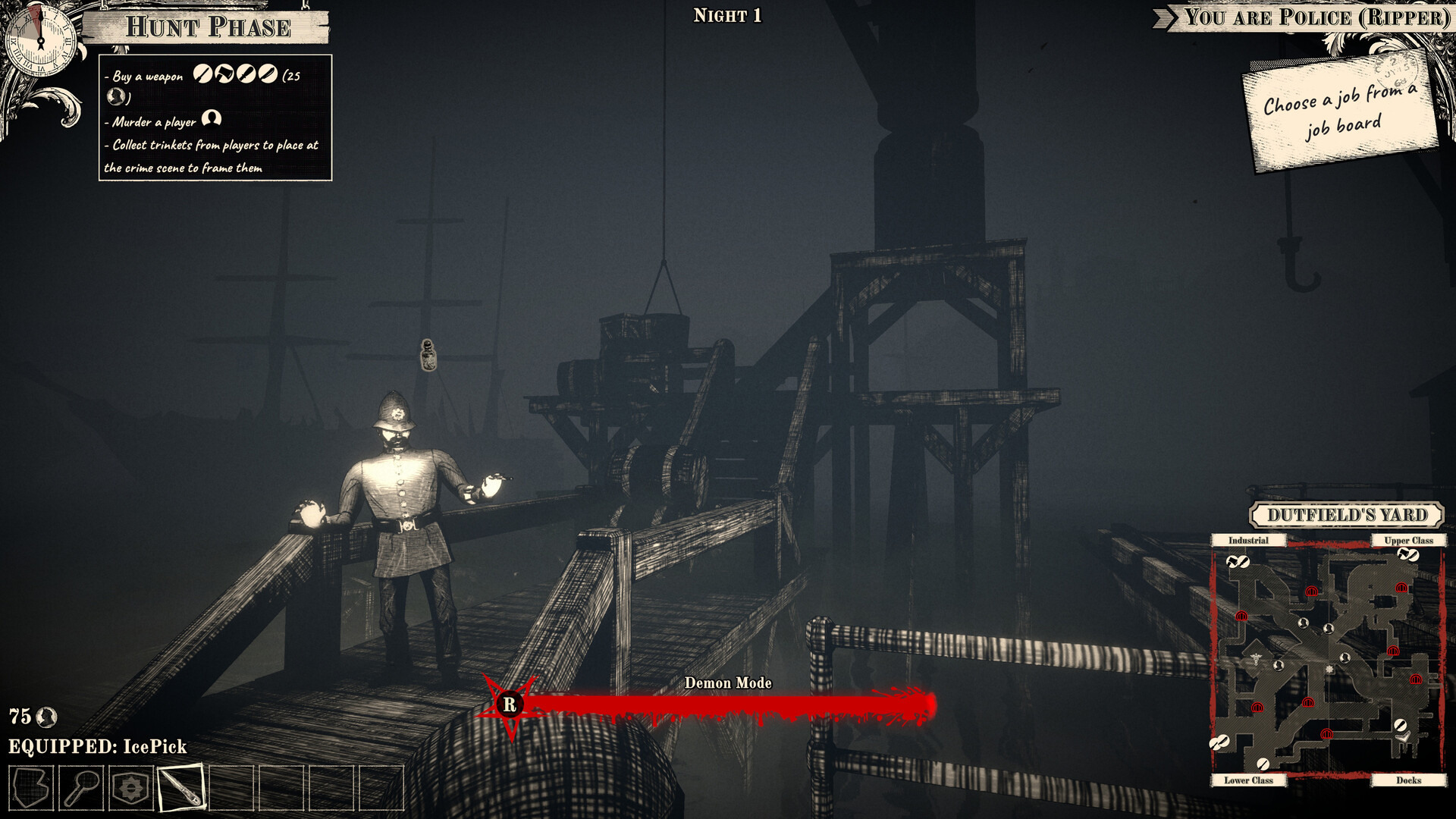Screen dimensions: 1456x819
Task: Select the magnifying glass hotbar slot
Action: pos(81,788)
